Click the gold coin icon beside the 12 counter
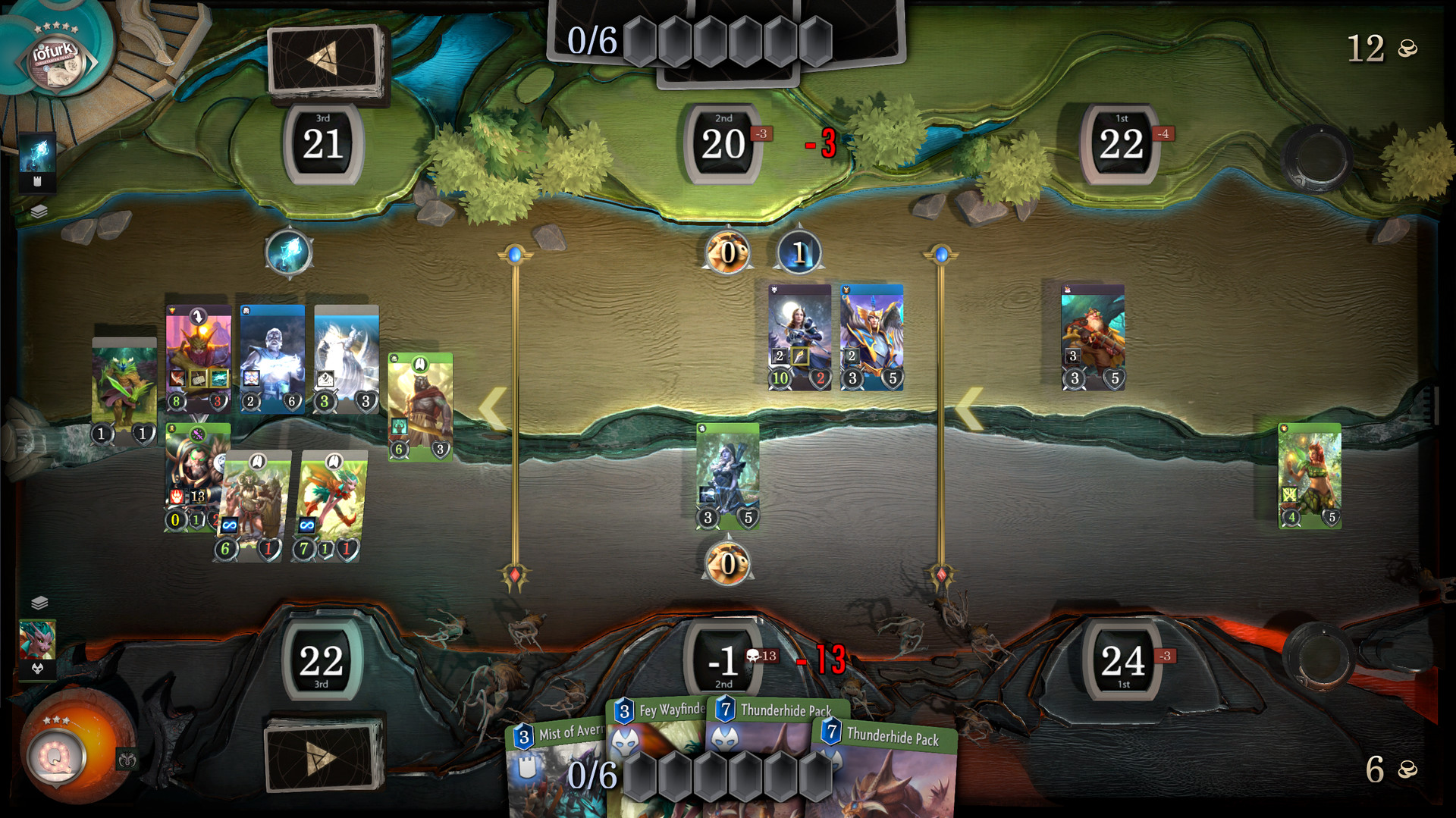1456x818 pixels. coord(1407,49)
